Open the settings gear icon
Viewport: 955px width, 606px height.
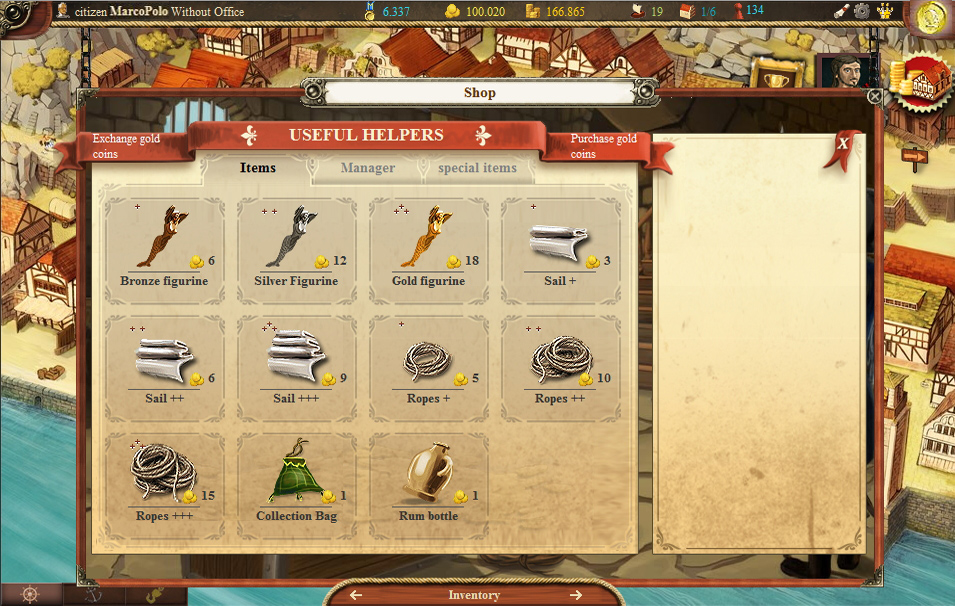point(861,11)
